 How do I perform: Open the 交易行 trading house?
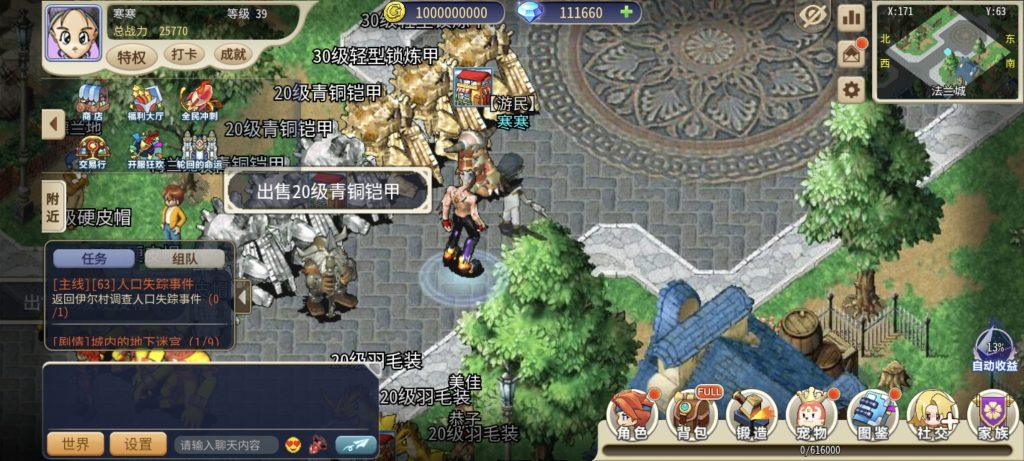pos(93,150)
